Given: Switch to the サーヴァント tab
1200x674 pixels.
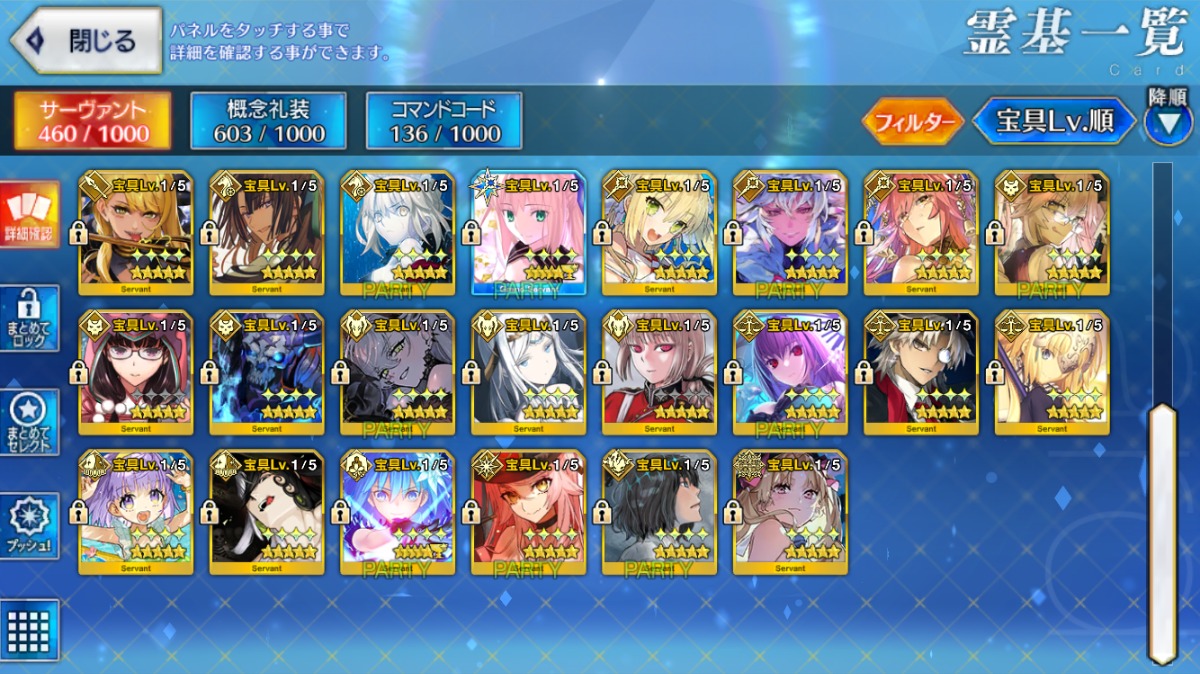Looking at the screenshot, I should click(92, 121).
